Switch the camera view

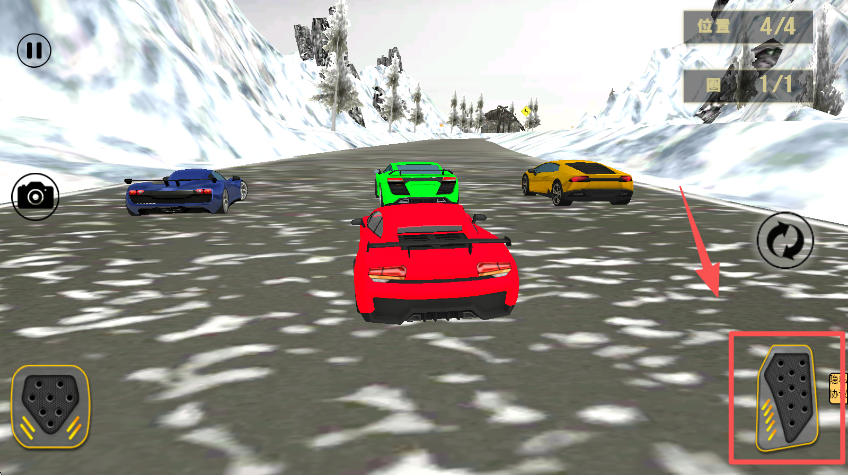click(x=35, y=196)
